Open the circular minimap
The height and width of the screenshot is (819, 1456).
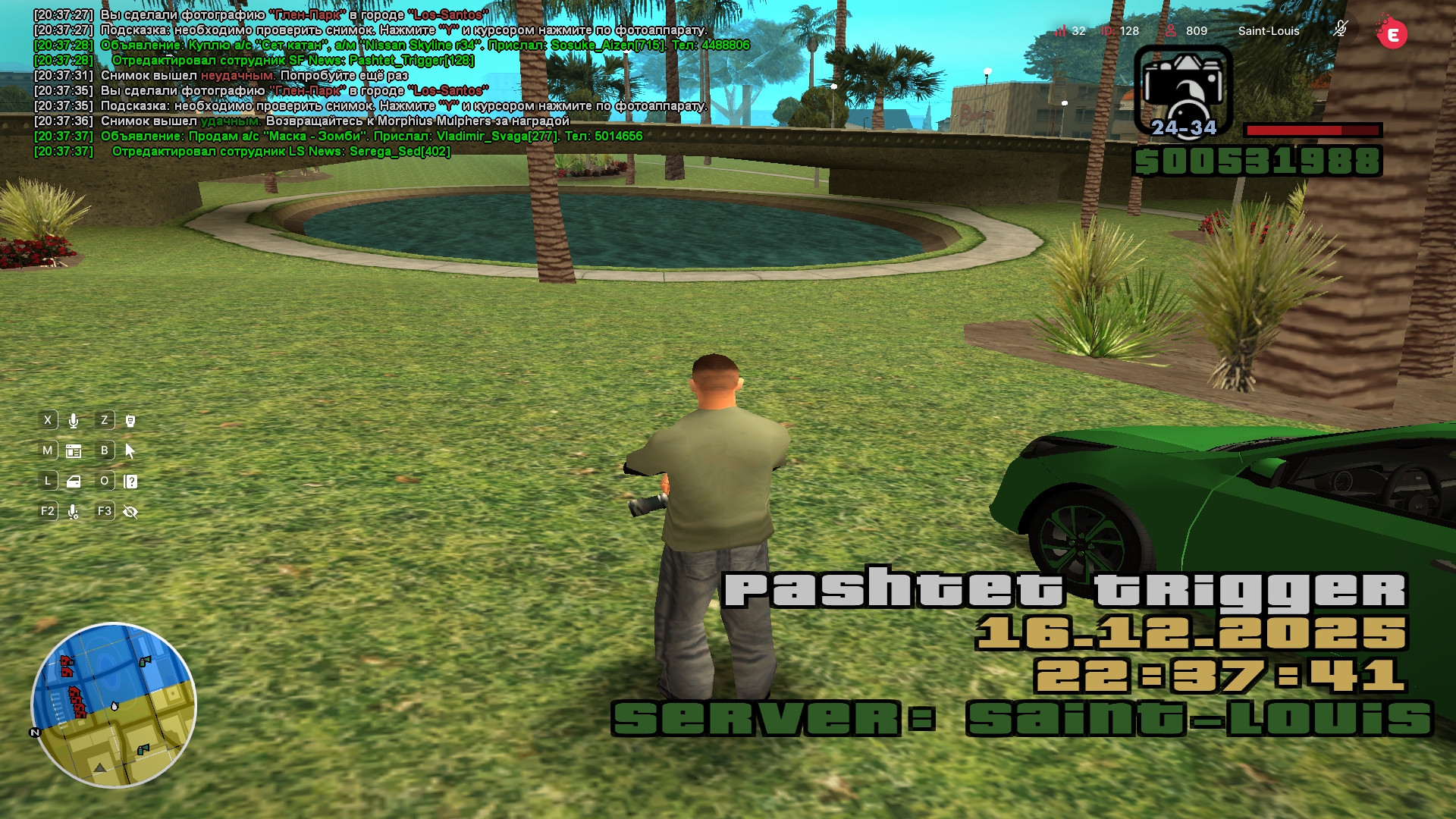click(x=114, y=705)
